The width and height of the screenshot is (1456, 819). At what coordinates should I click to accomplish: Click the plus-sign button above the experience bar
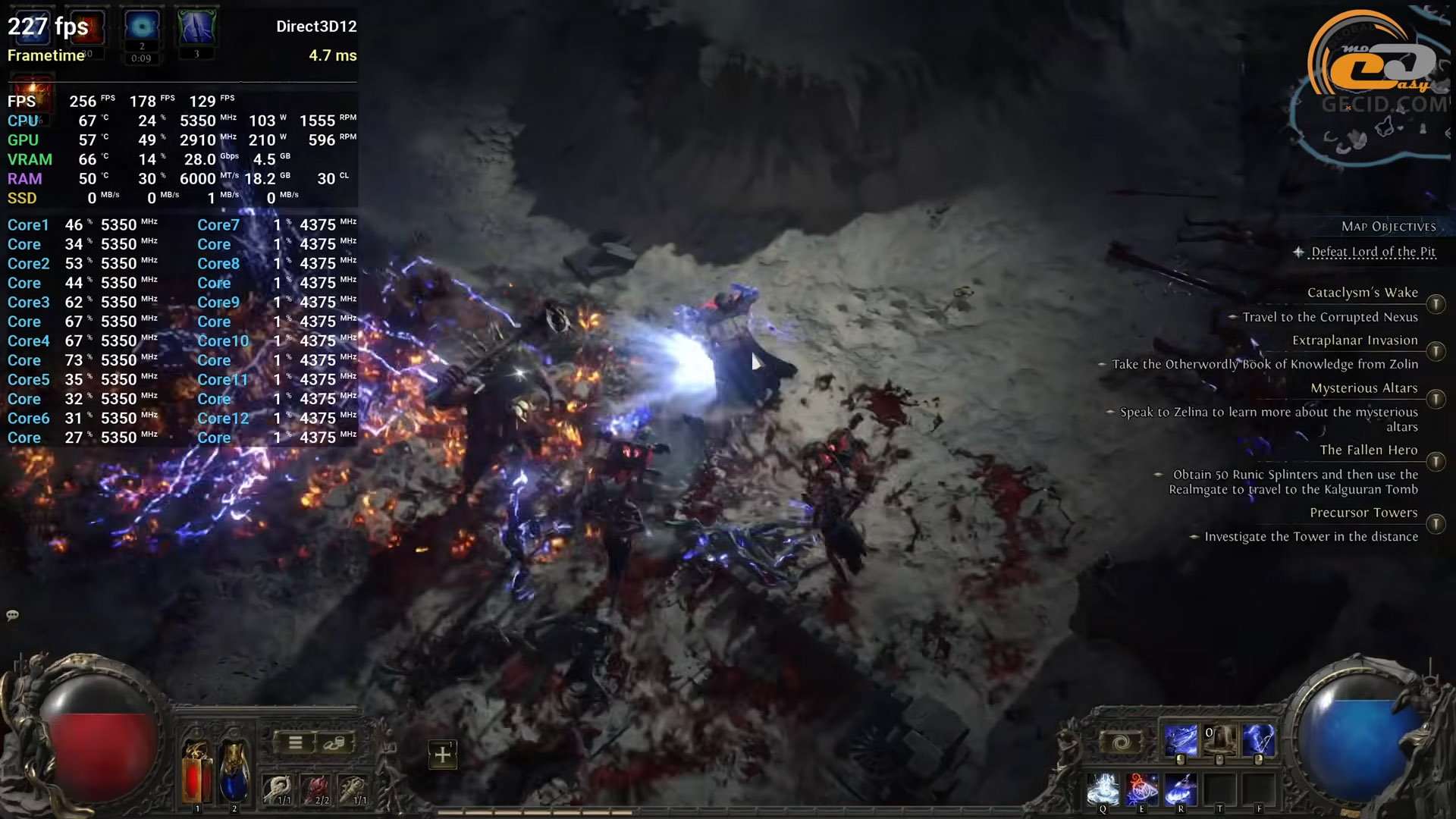pyautogui.click(x=442, y=755)
